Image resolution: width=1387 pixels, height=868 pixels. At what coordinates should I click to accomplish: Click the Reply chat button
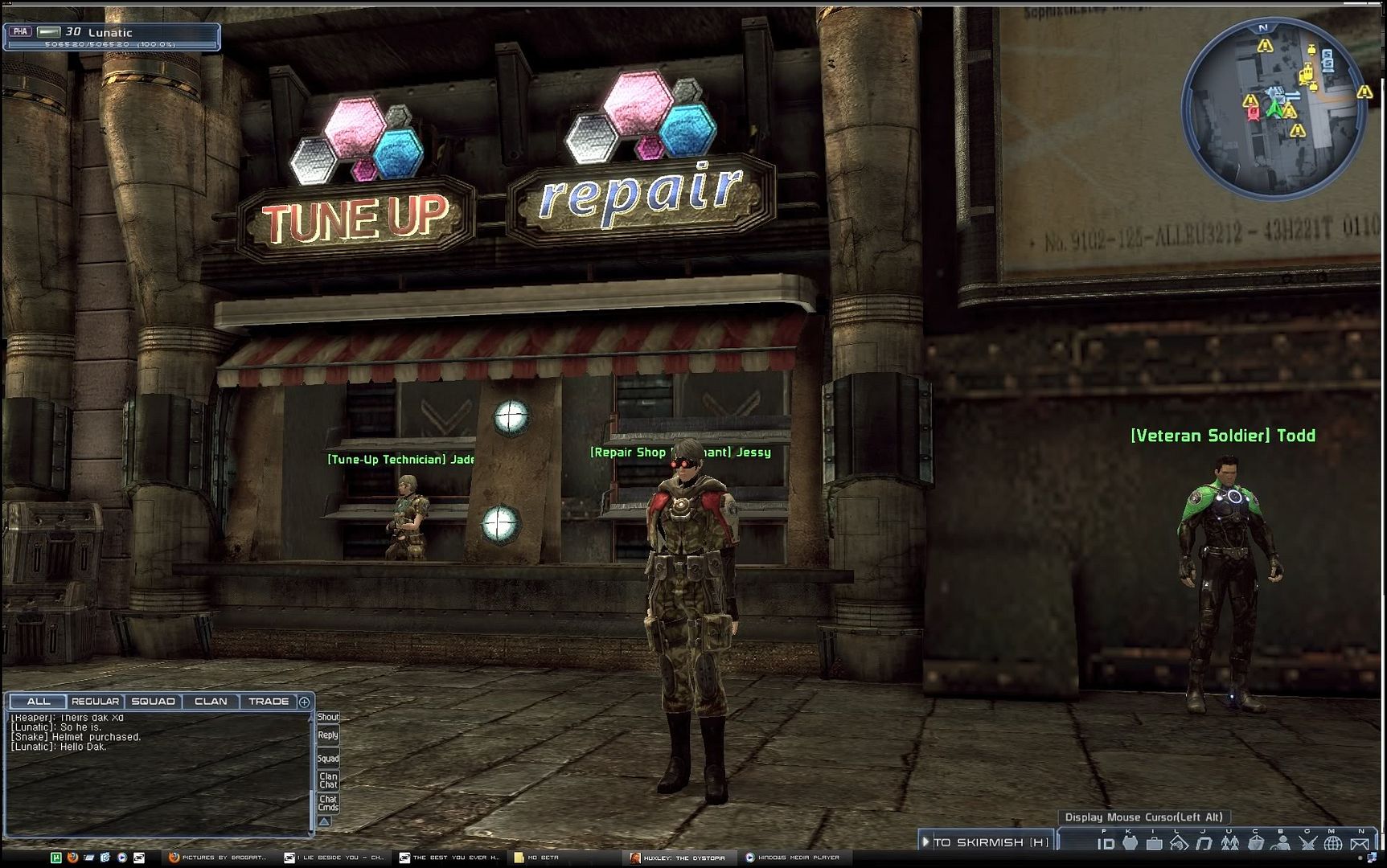(328, 735)
